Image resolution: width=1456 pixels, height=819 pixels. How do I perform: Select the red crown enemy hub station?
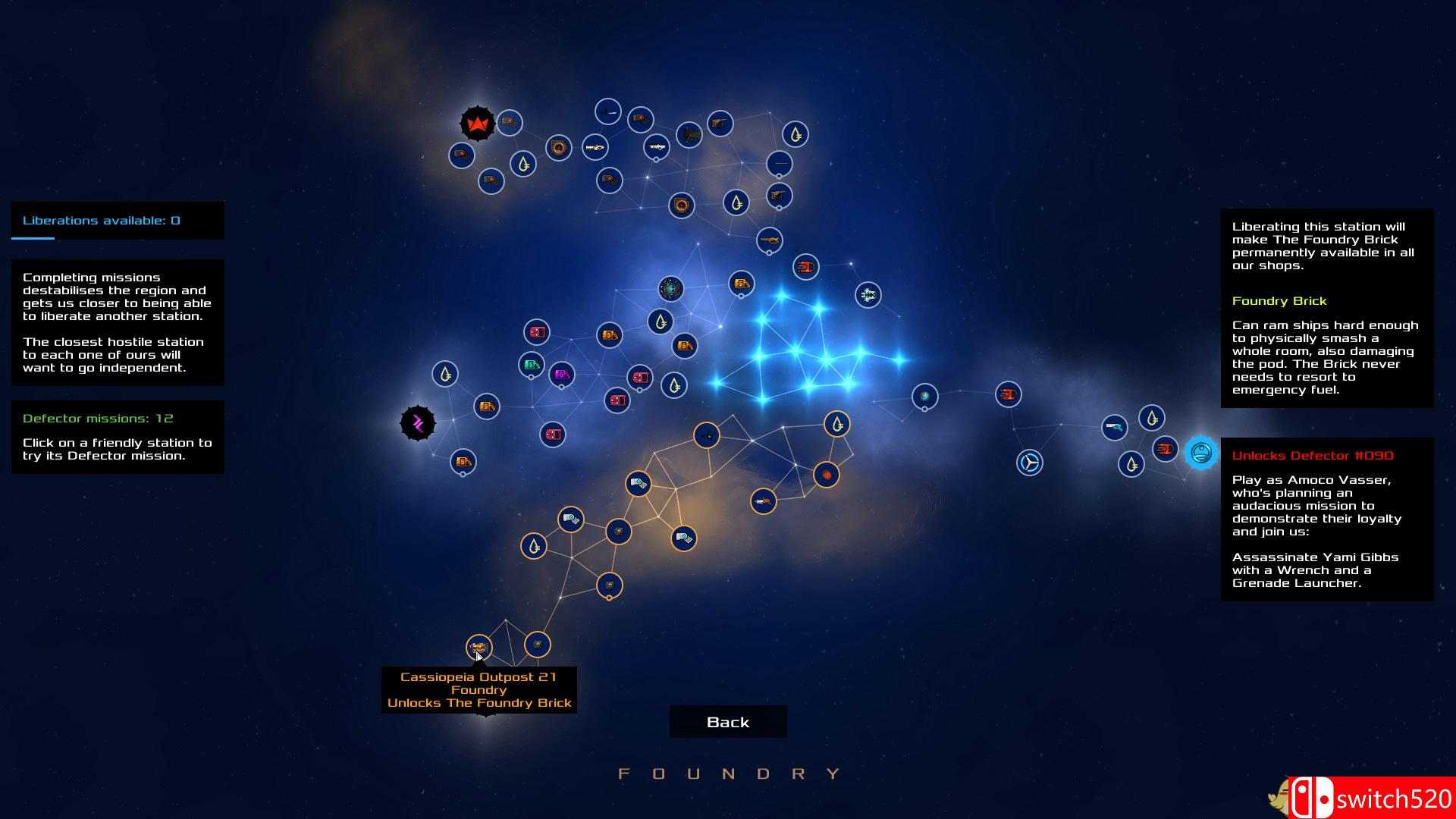tap(478, 124)
